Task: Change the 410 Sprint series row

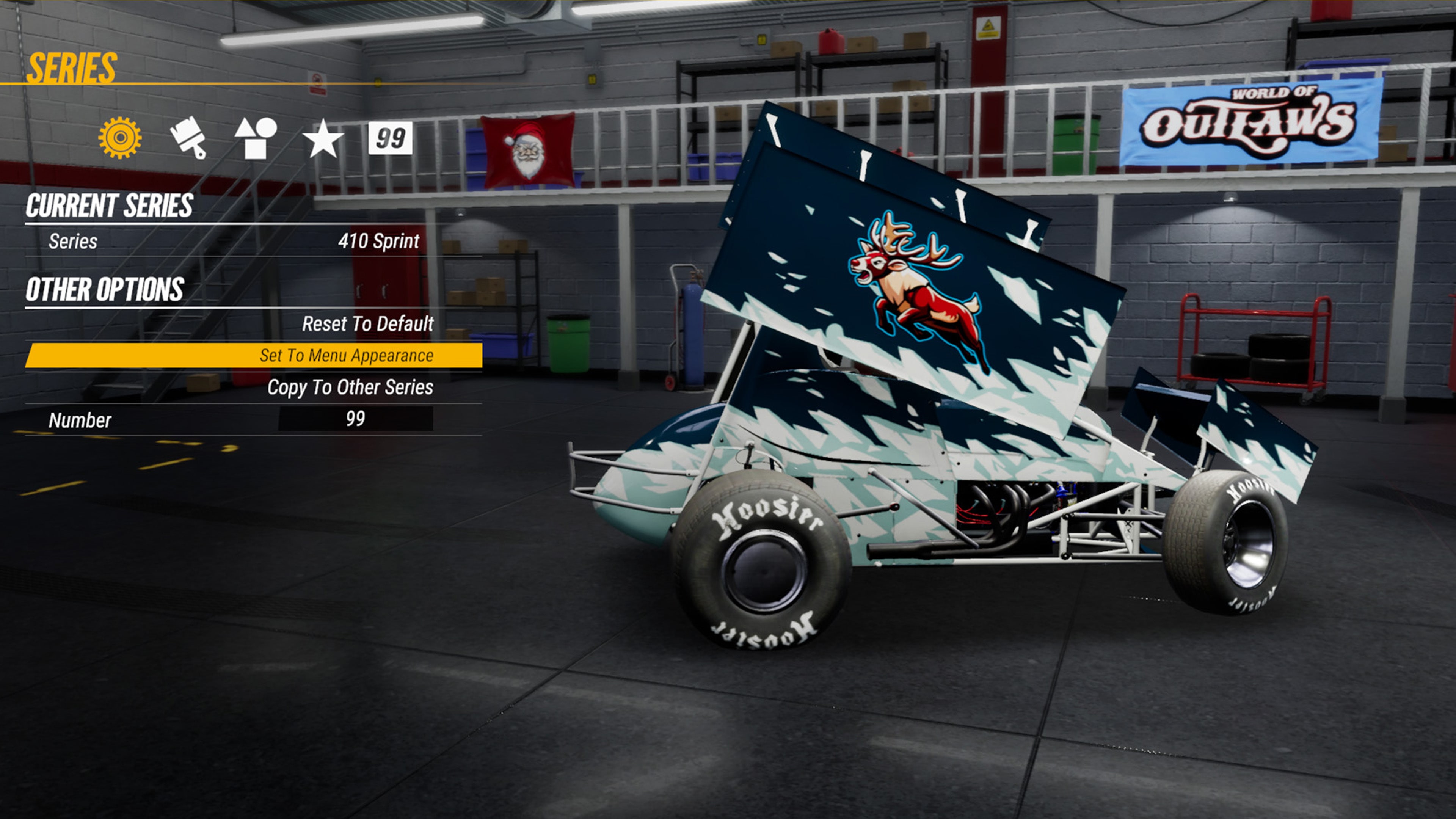Action: 253,242
